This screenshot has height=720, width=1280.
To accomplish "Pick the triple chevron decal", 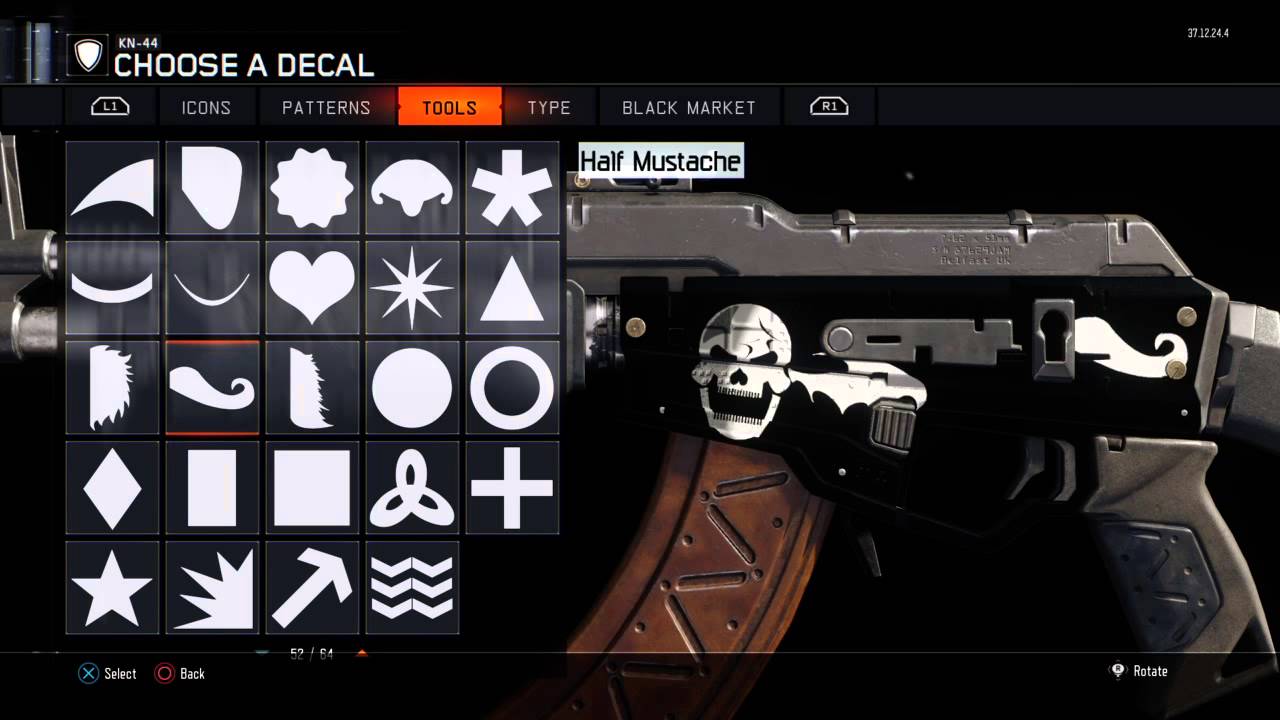I will coord(412,588).
